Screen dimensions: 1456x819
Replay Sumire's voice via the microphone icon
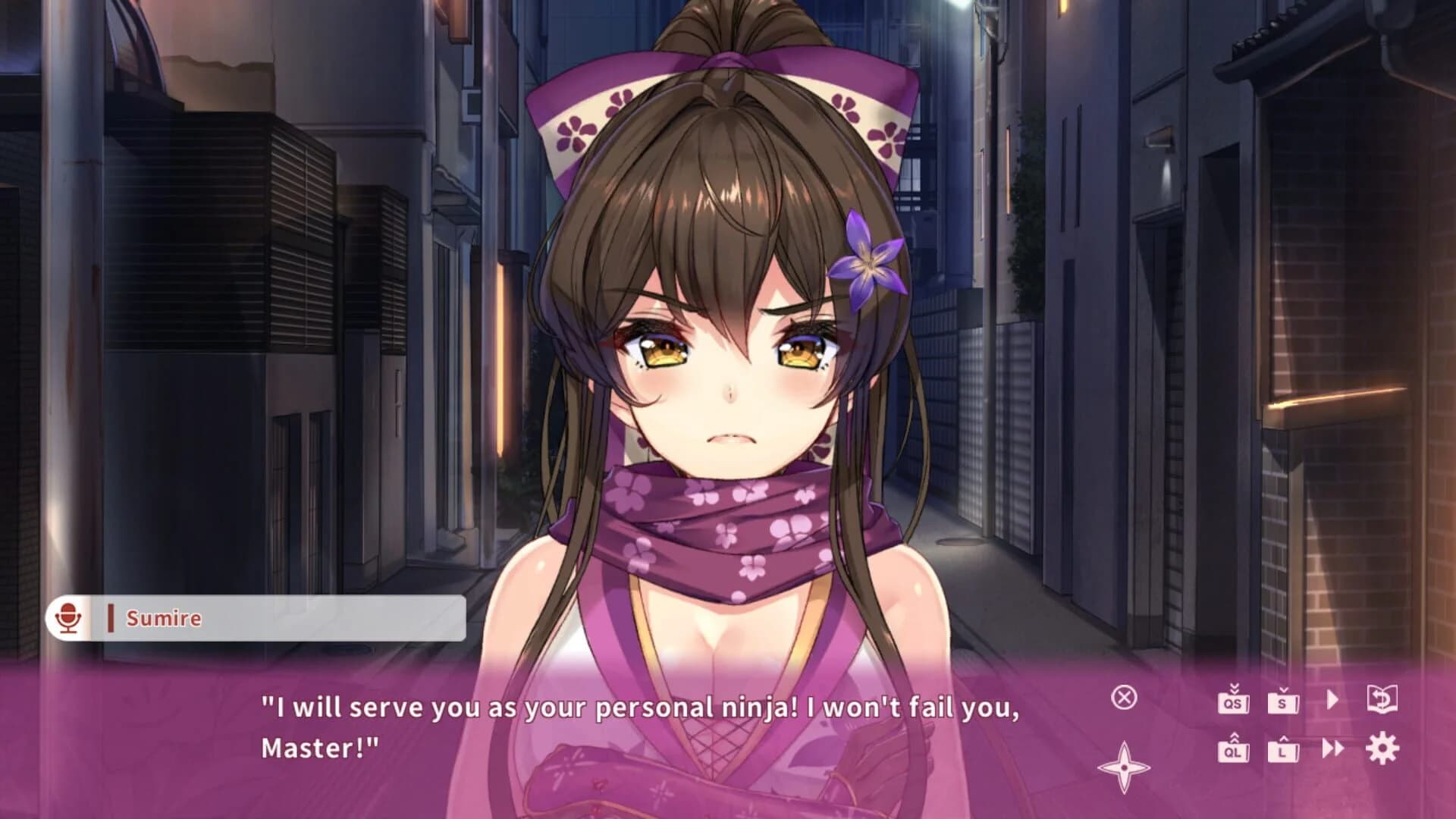68,618
